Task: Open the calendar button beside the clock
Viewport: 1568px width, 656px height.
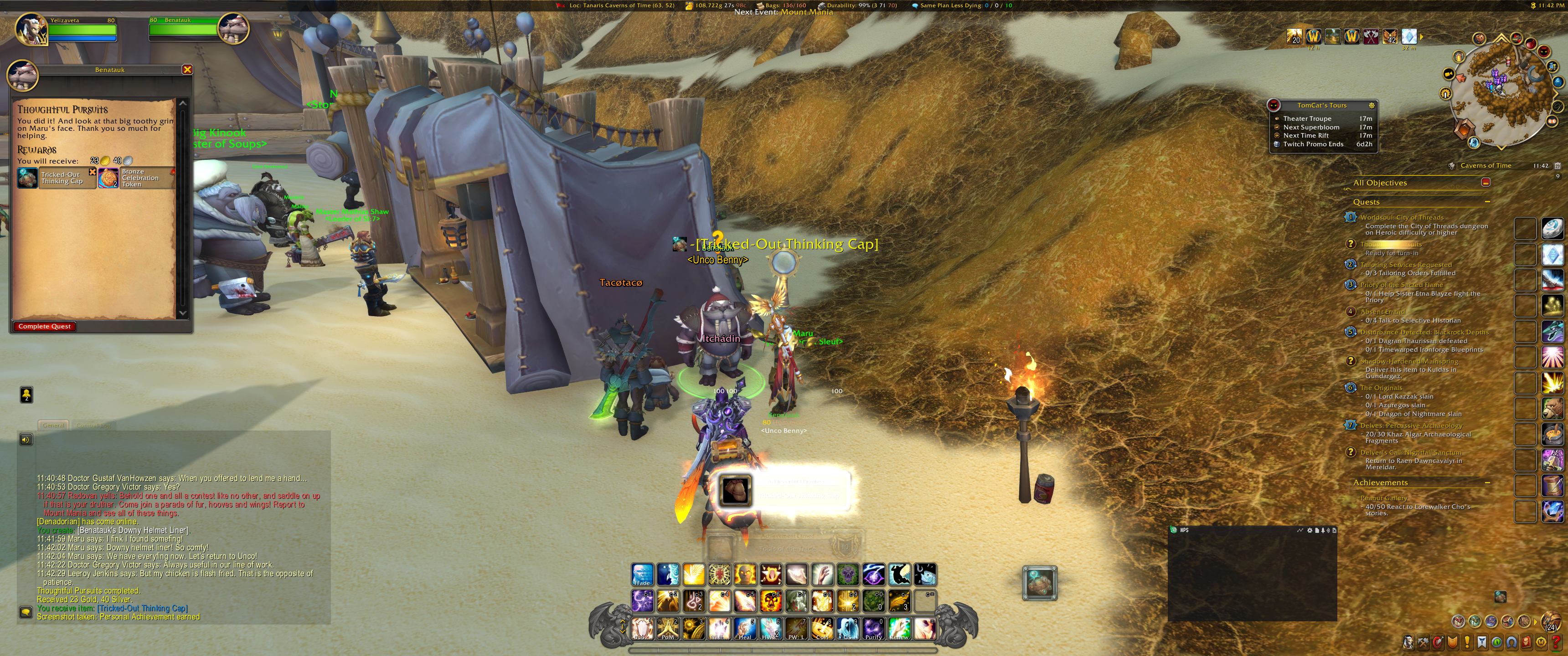Action: [1557, 165]
